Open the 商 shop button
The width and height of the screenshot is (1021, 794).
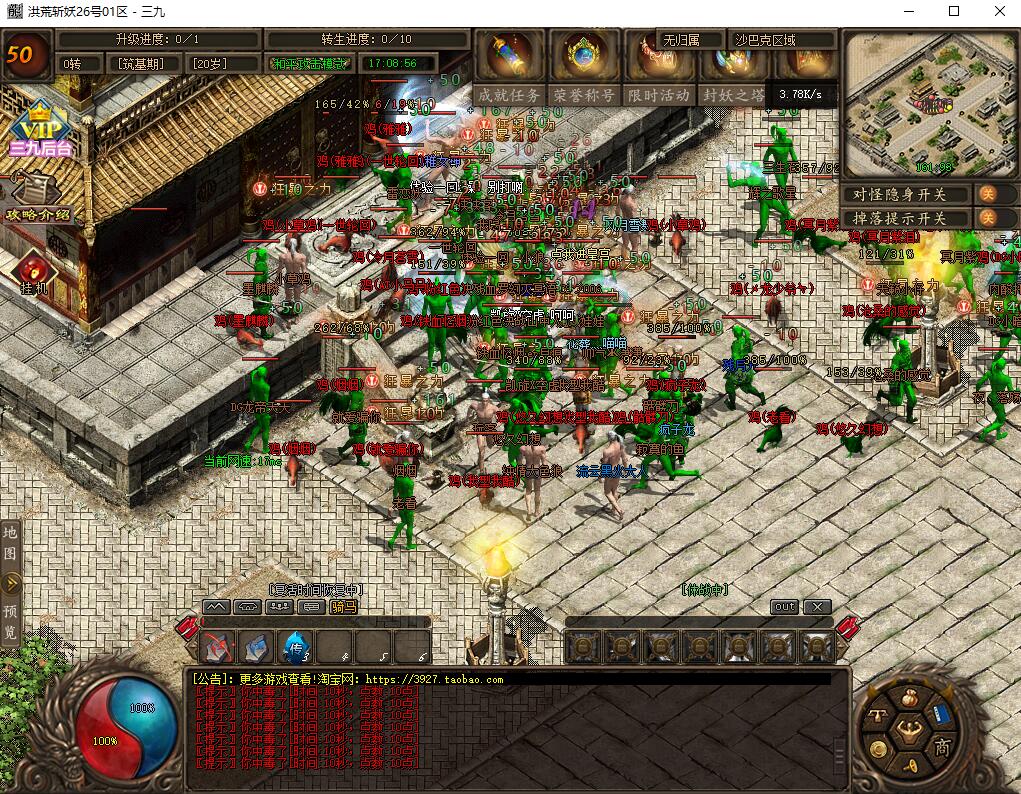[x=942, y=746]
